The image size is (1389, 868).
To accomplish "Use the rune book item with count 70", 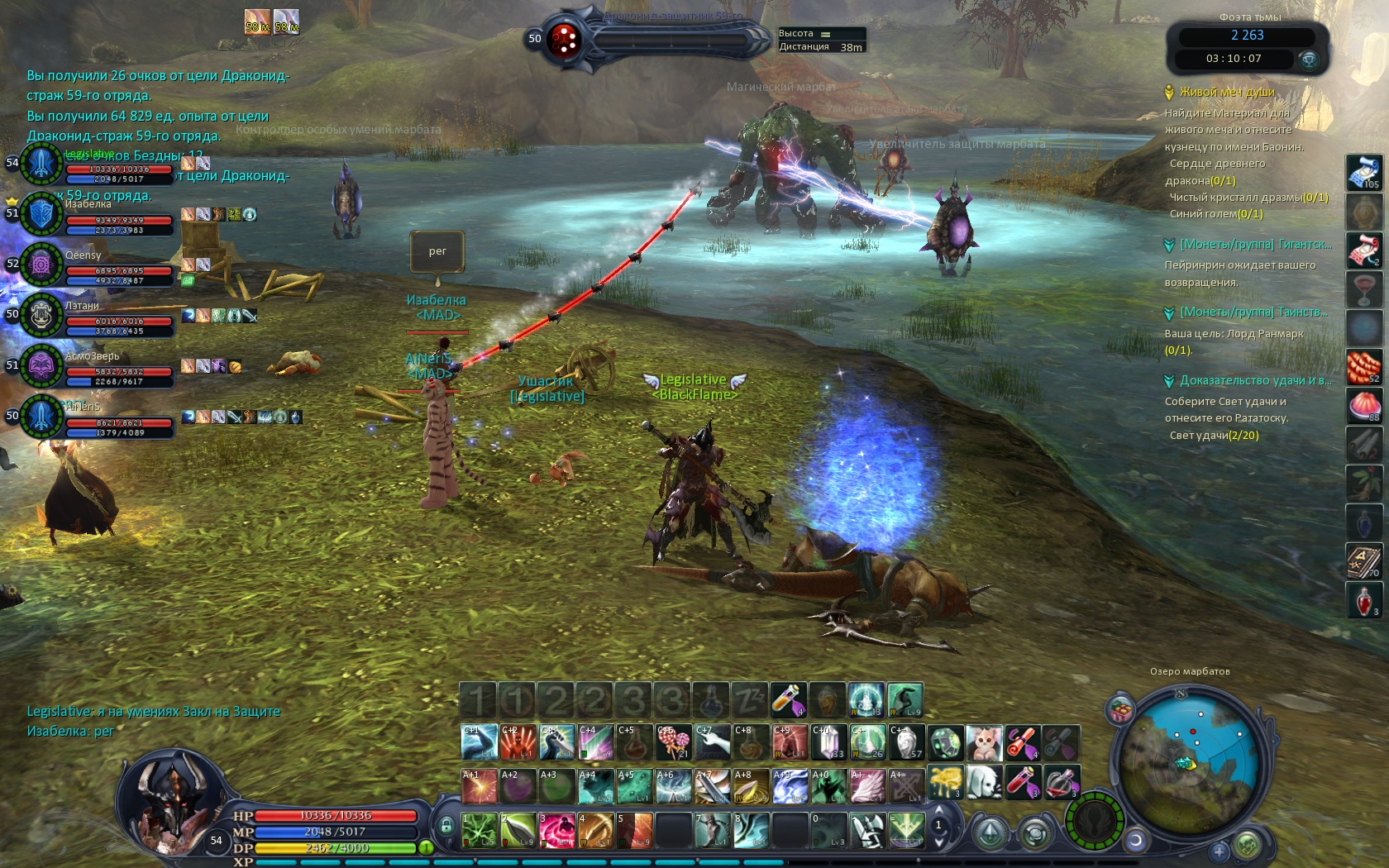I will 1363,560.
